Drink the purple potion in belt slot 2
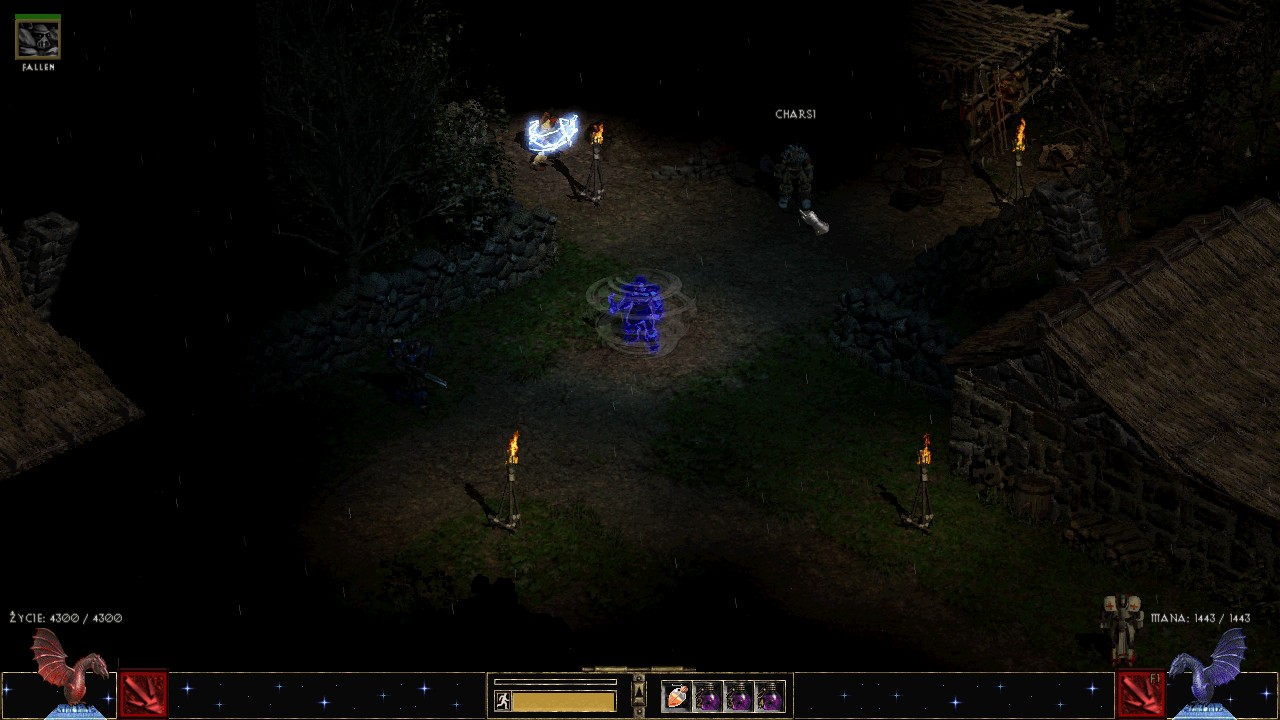The height and width of the screenshot is (720, 1280). 708,696
